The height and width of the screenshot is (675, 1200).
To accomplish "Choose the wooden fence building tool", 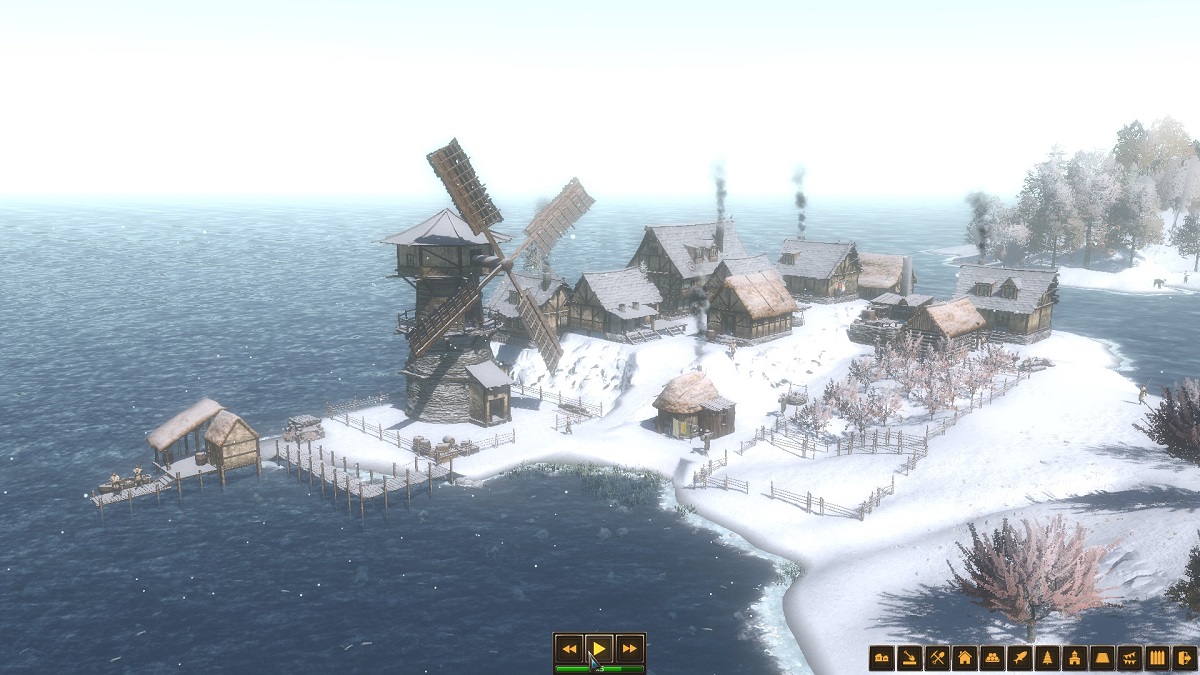I will point(1157,658).
